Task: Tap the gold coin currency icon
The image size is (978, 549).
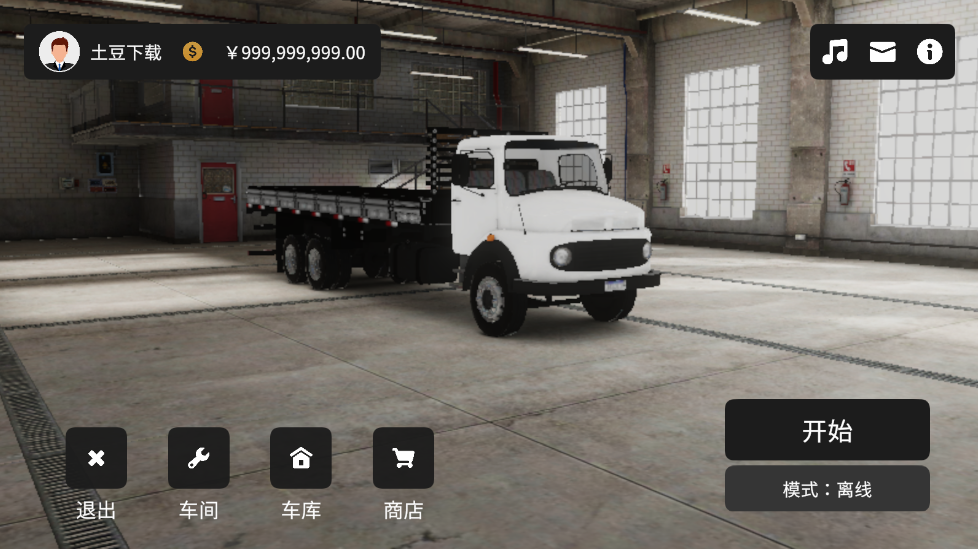Action: (x=193, y=52)
